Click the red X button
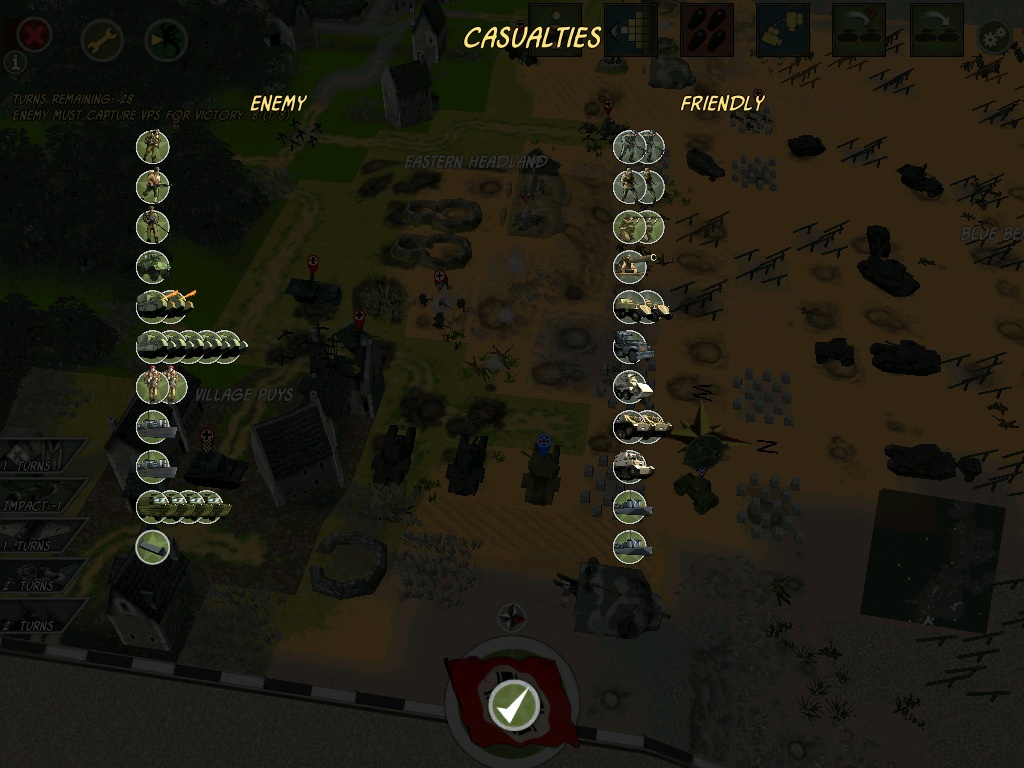 (x=33, y=36)
